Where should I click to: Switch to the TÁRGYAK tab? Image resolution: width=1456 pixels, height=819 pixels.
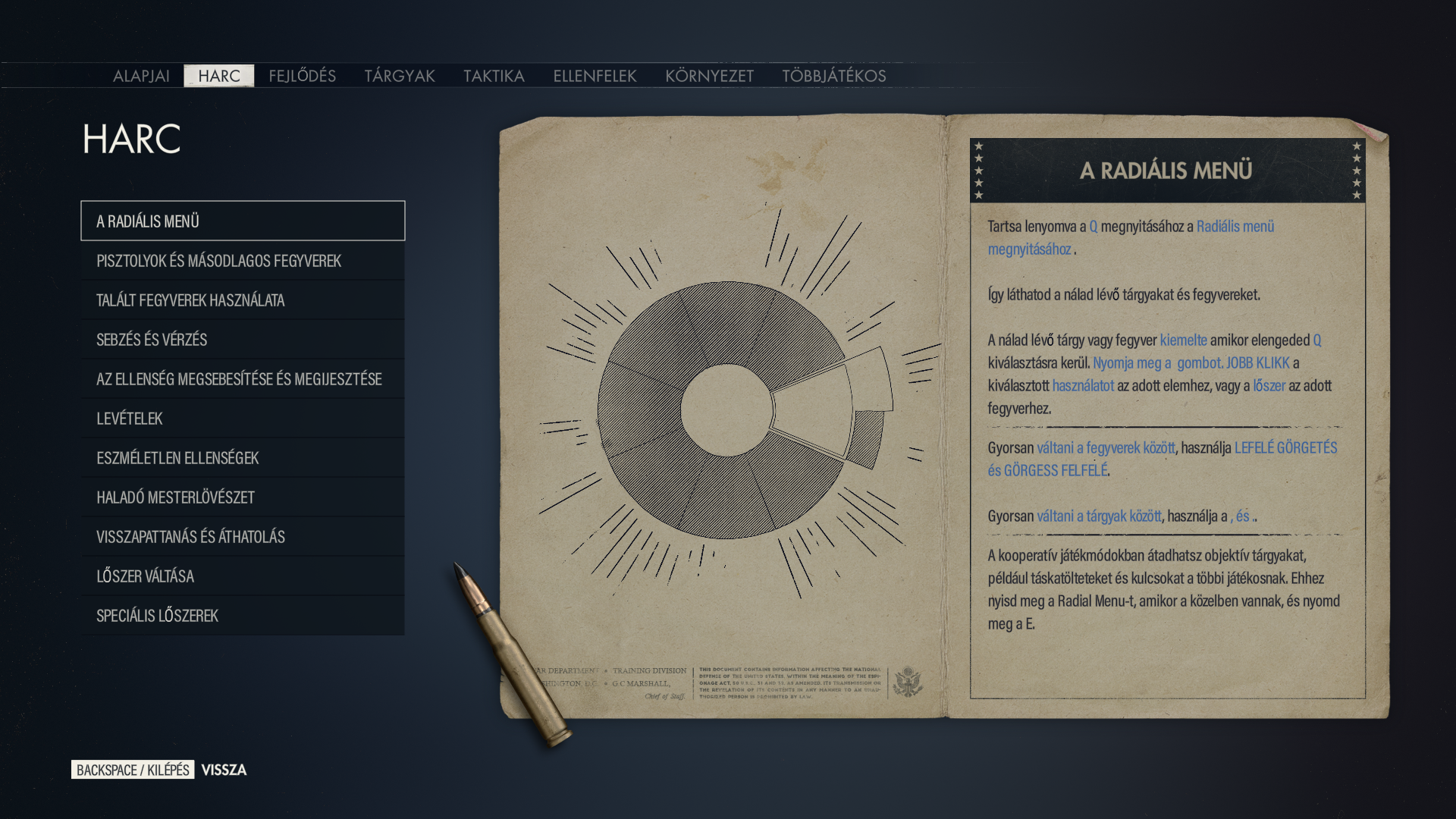tap(400, 76)
